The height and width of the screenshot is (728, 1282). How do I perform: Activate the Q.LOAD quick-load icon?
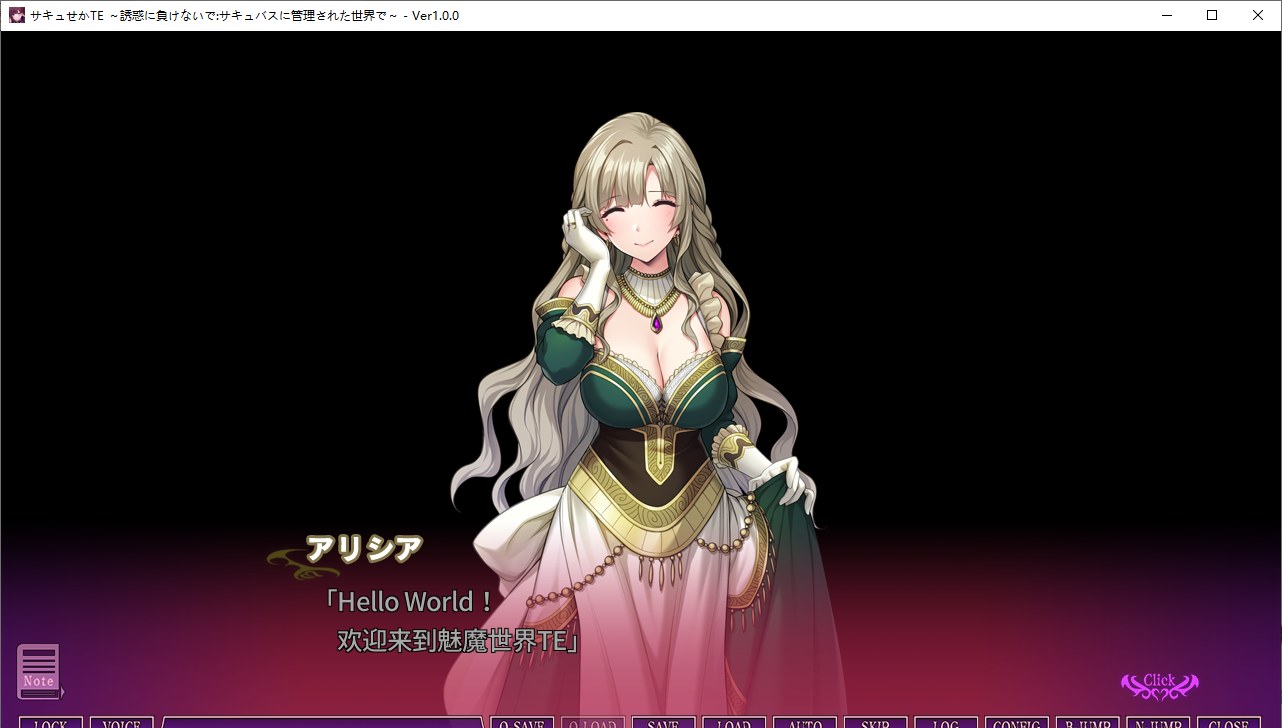pos(592,723)
